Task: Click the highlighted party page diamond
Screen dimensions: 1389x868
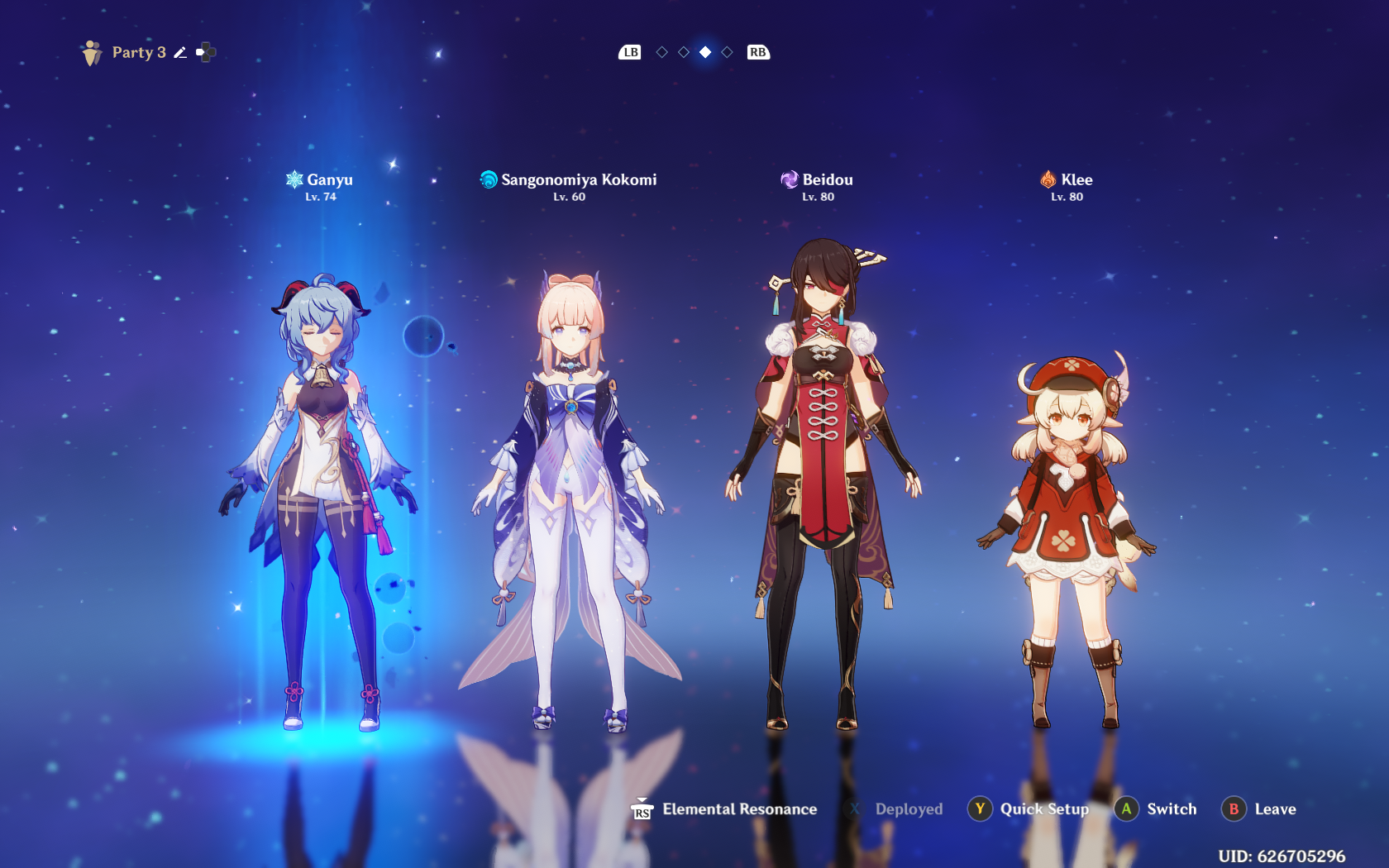Action: 705,52
